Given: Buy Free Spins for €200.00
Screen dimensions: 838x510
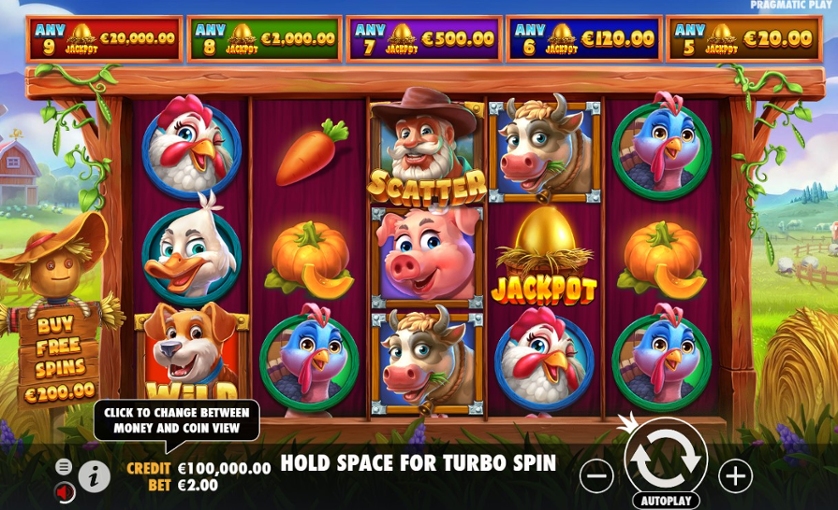Looking at the screenshot, I should 59,359.
